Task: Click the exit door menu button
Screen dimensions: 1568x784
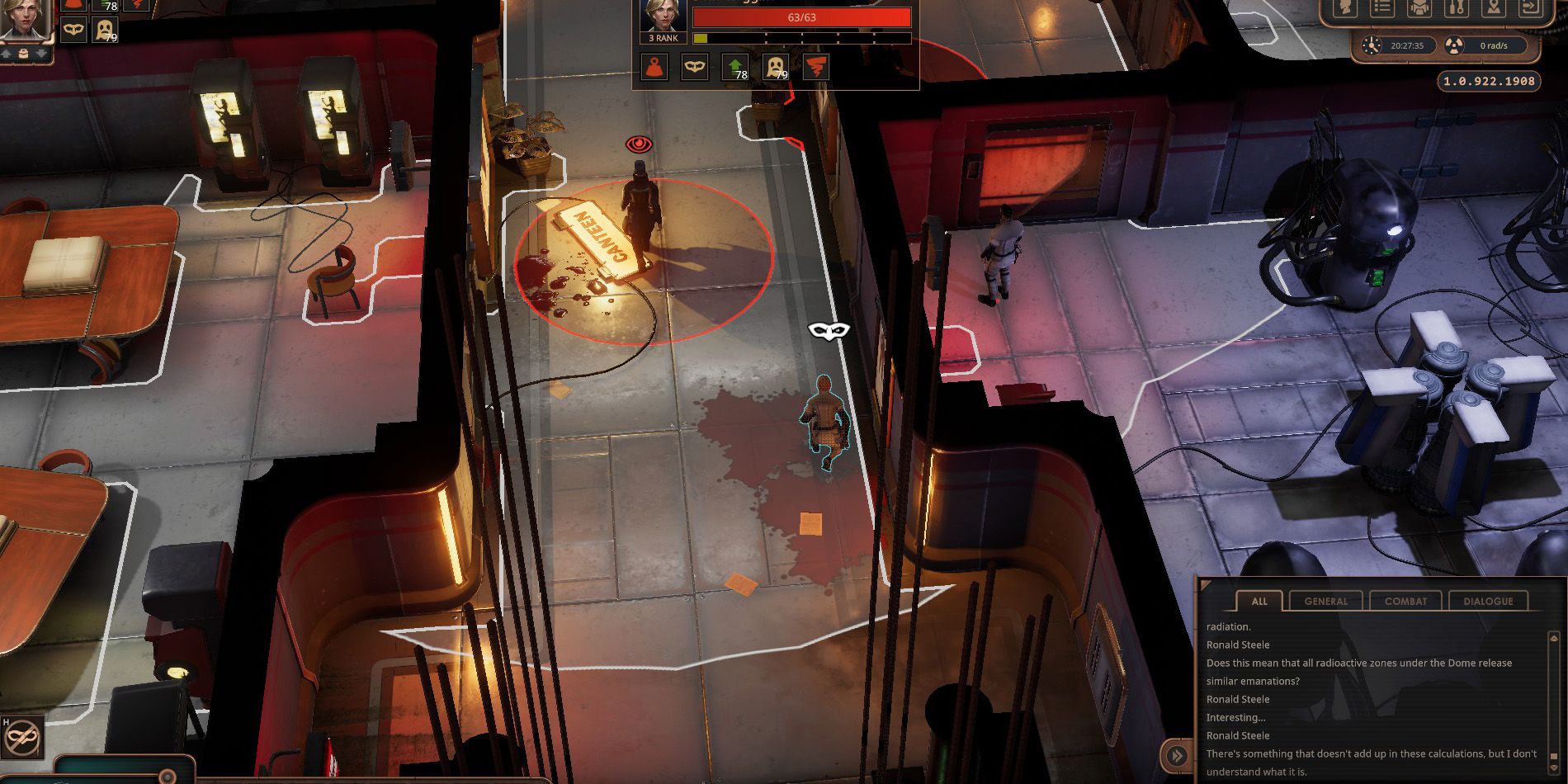Action: [x=1529, y=8]
